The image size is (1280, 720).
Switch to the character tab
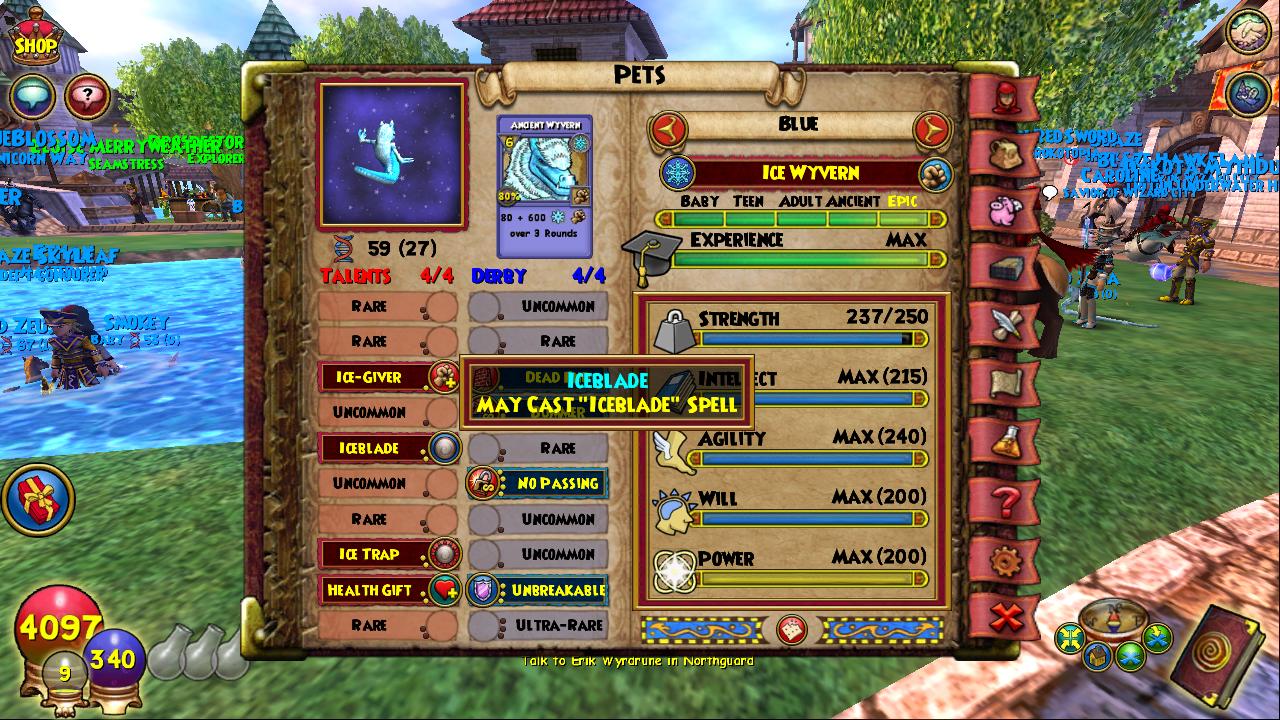(1005, 97)
